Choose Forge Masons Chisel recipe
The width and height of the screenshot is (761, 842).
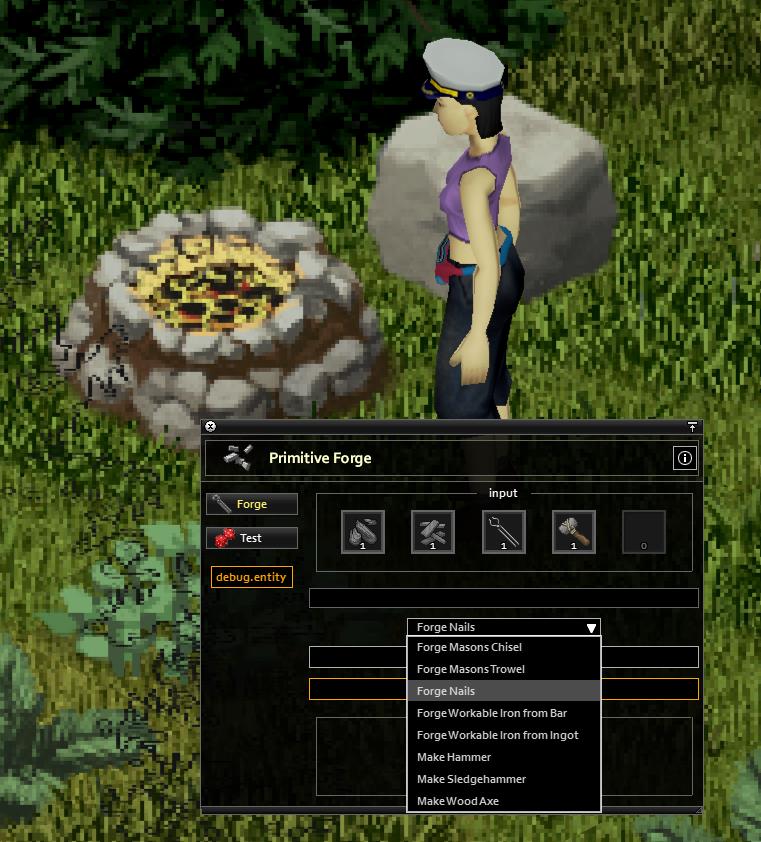pyautogui.click(x=469, y=647)
